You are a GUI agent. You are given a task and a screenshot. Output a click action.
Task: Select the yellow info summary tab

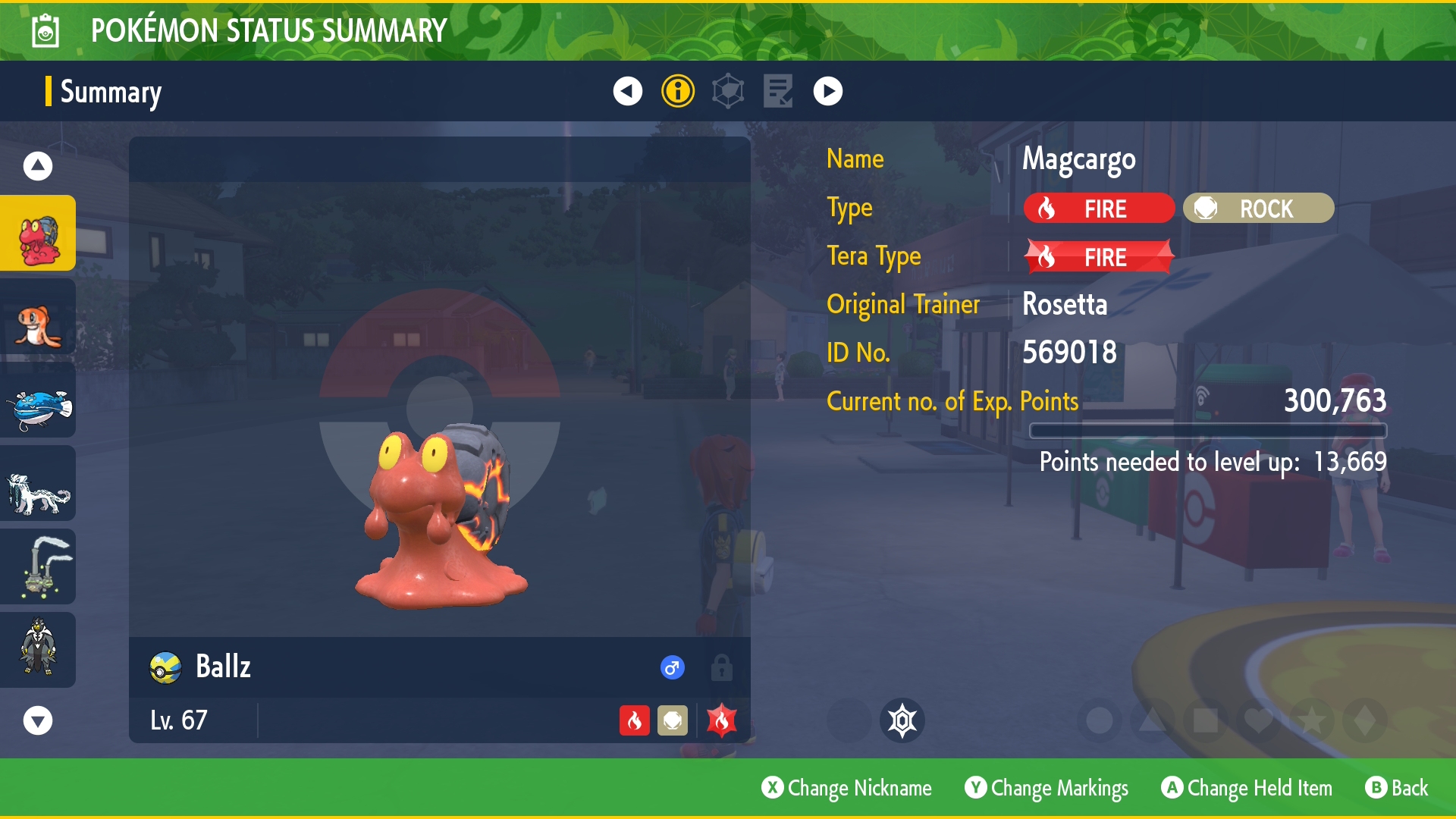click(x=678, y=91)
